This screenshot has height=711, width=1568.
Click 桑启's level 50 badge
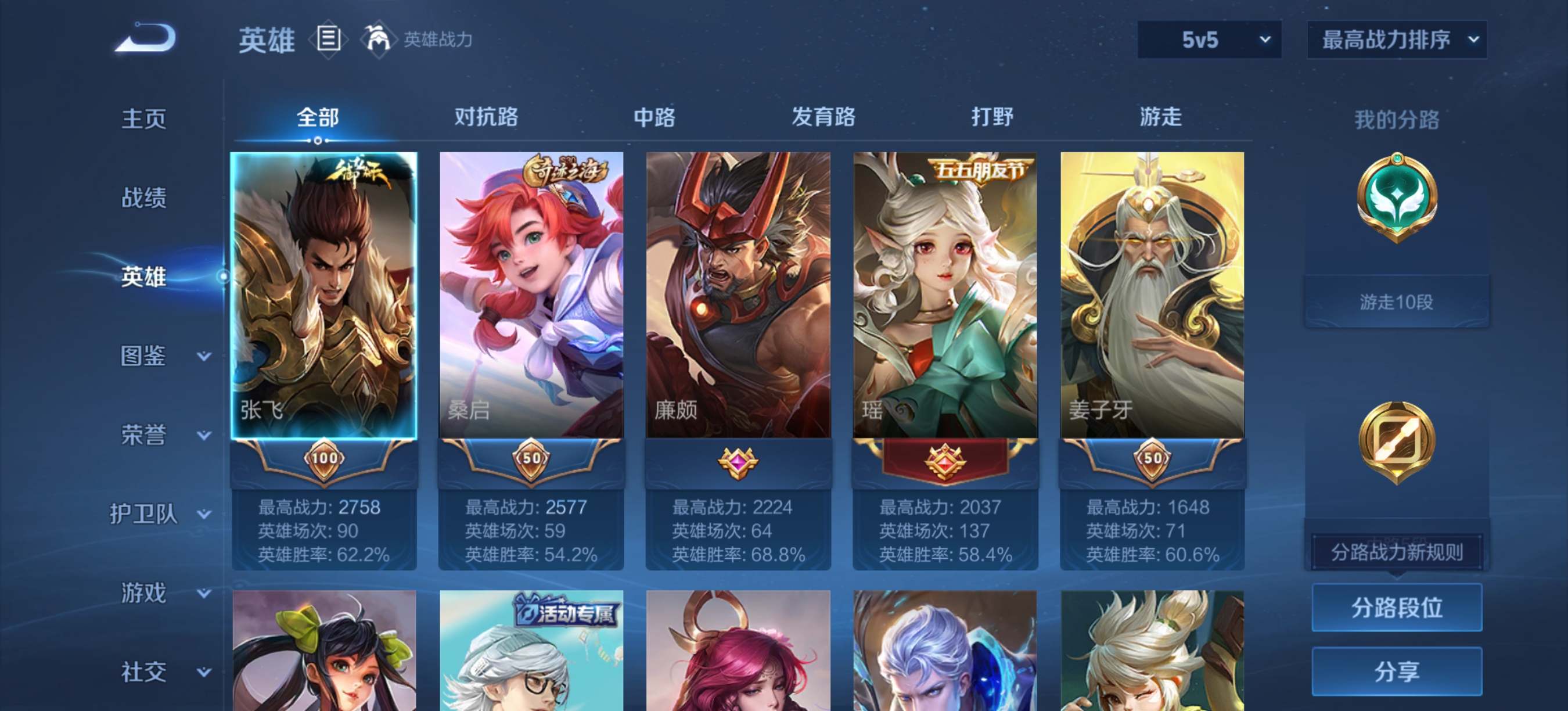pyautogui.click(x=531, y=461)
